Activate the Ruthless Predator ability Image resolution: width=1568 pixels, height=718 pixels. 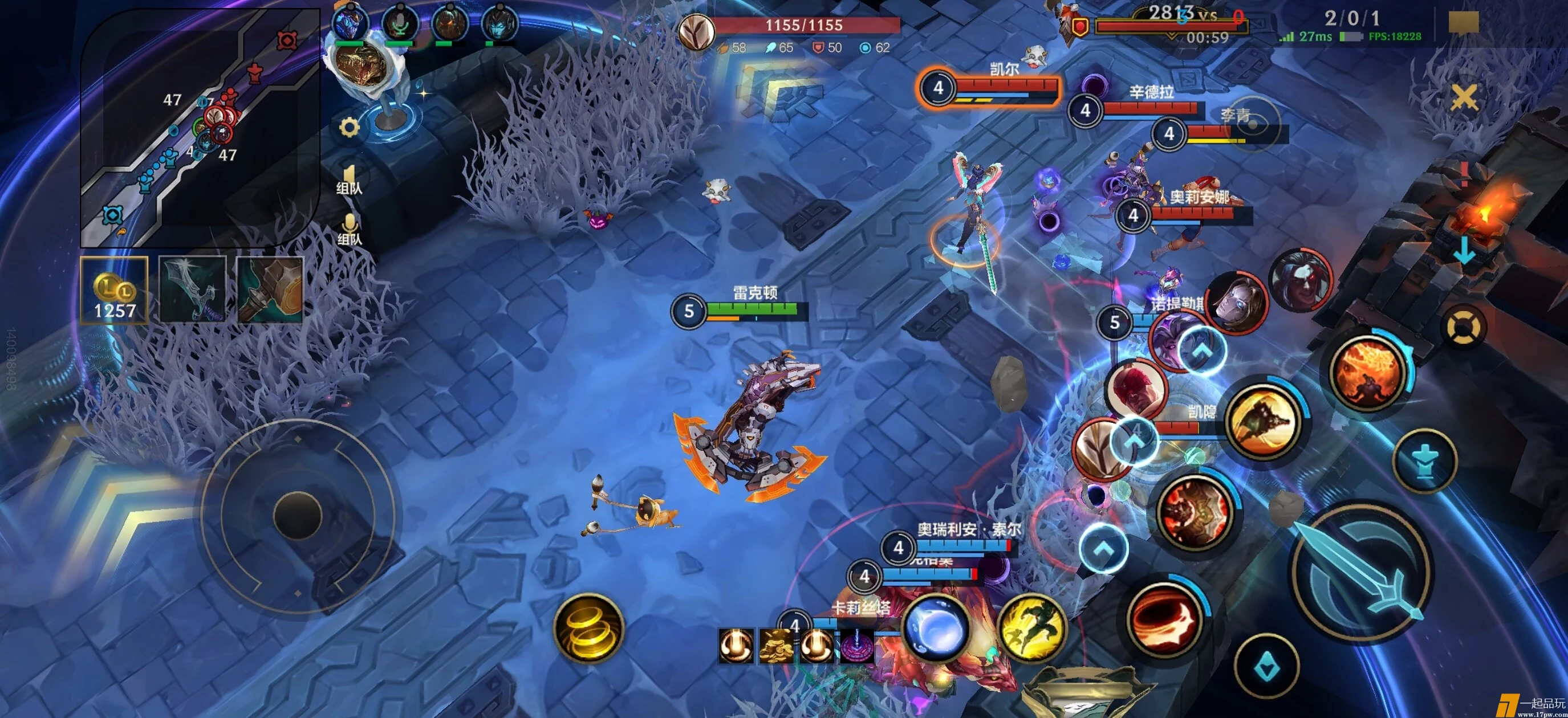click(x=1195, y=511)
